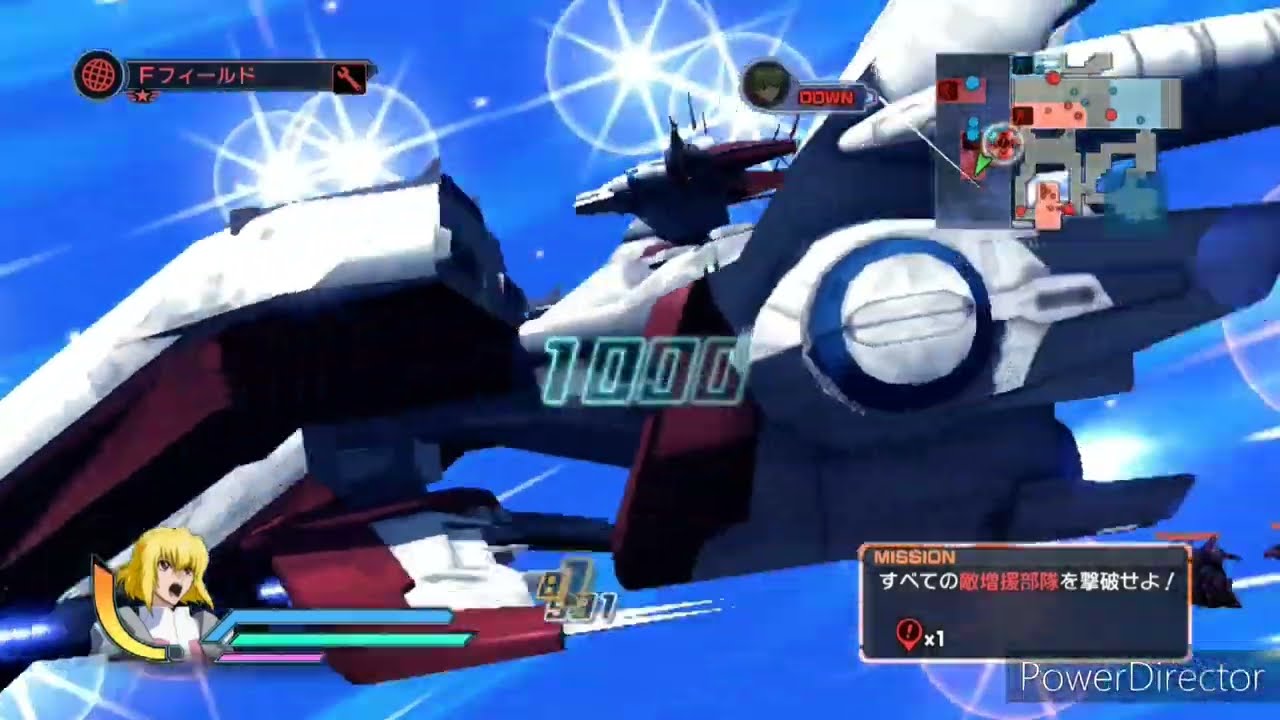Screen dimensions: 1280x720
Task: Click the PowerDirector watermark
Action: (1141, 679)
